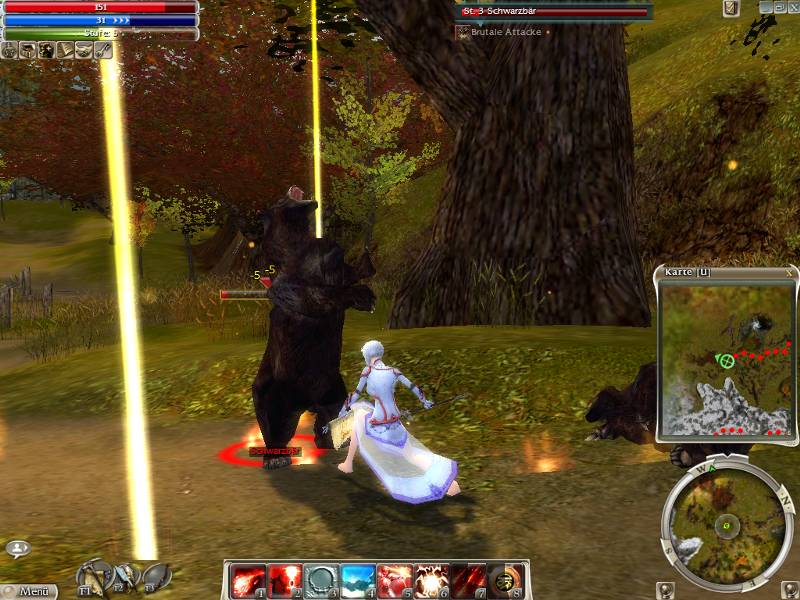Equip weapon set F2

(126, 577)
